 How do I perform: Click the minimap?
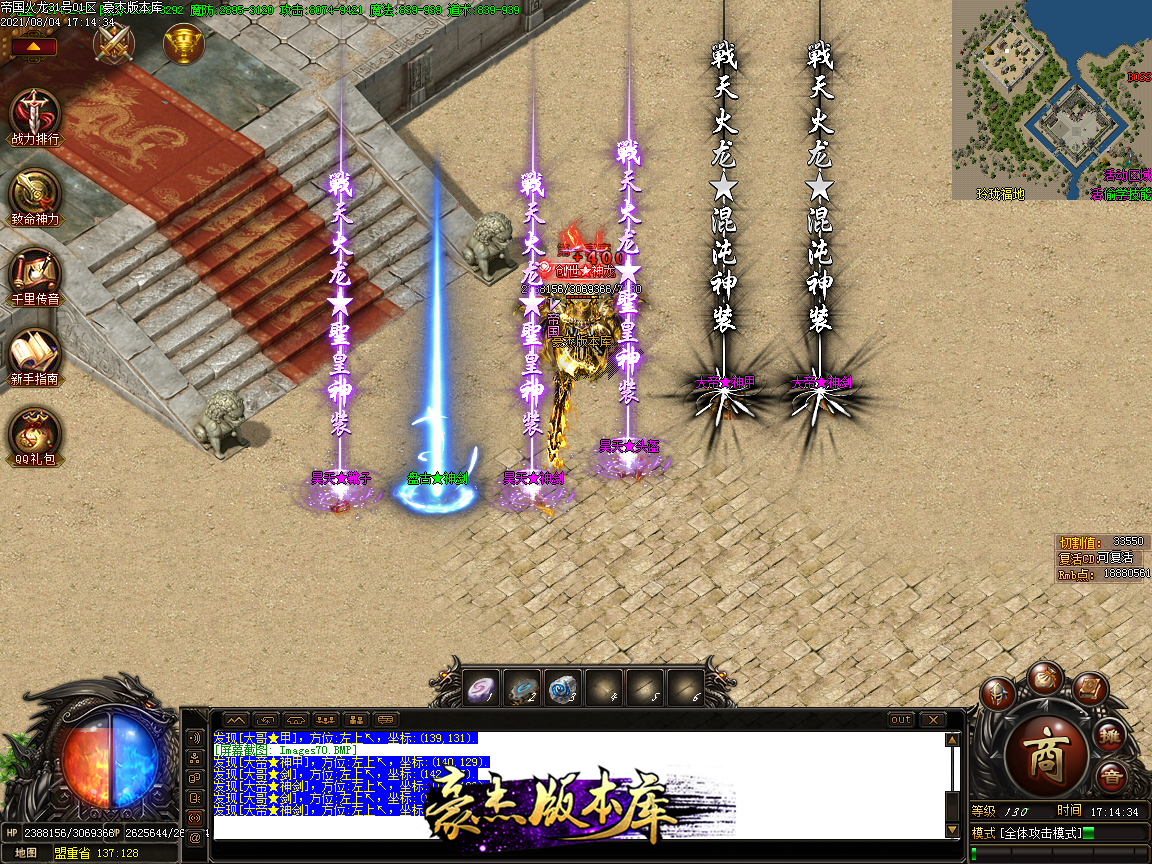coord(1050,100)
